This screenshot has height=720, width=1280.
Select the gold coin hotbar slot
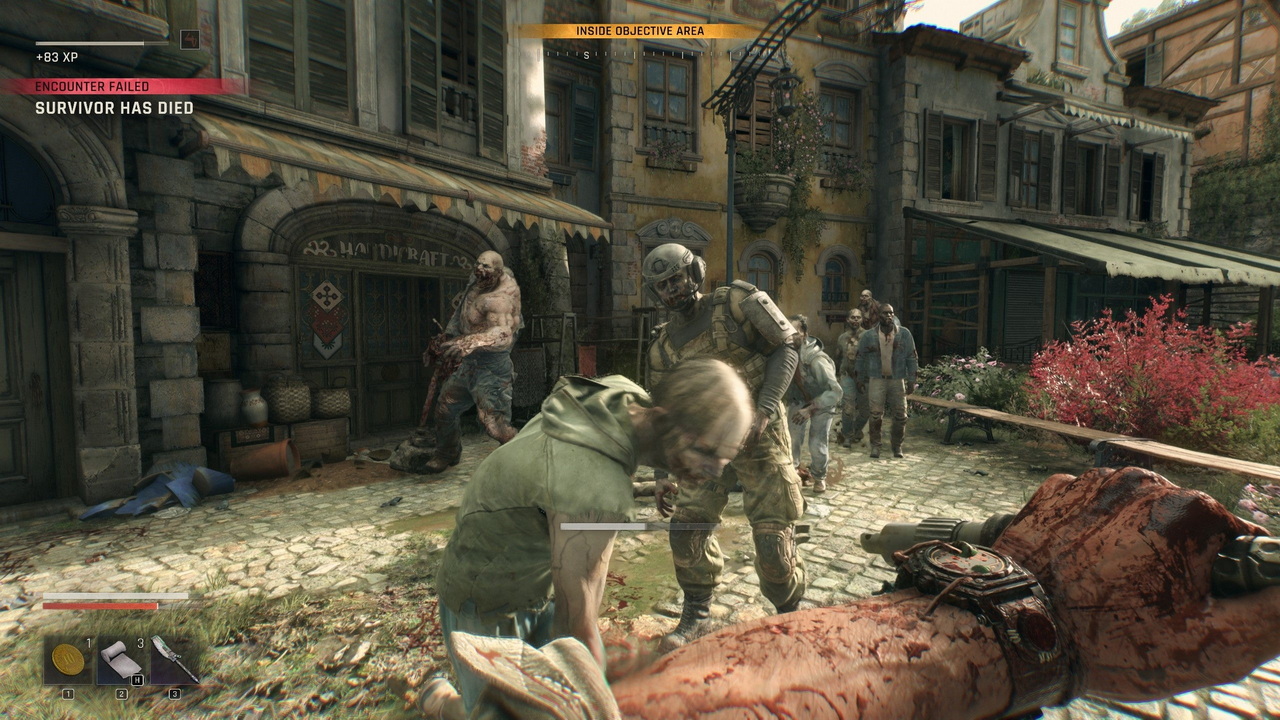pos(68,660)
